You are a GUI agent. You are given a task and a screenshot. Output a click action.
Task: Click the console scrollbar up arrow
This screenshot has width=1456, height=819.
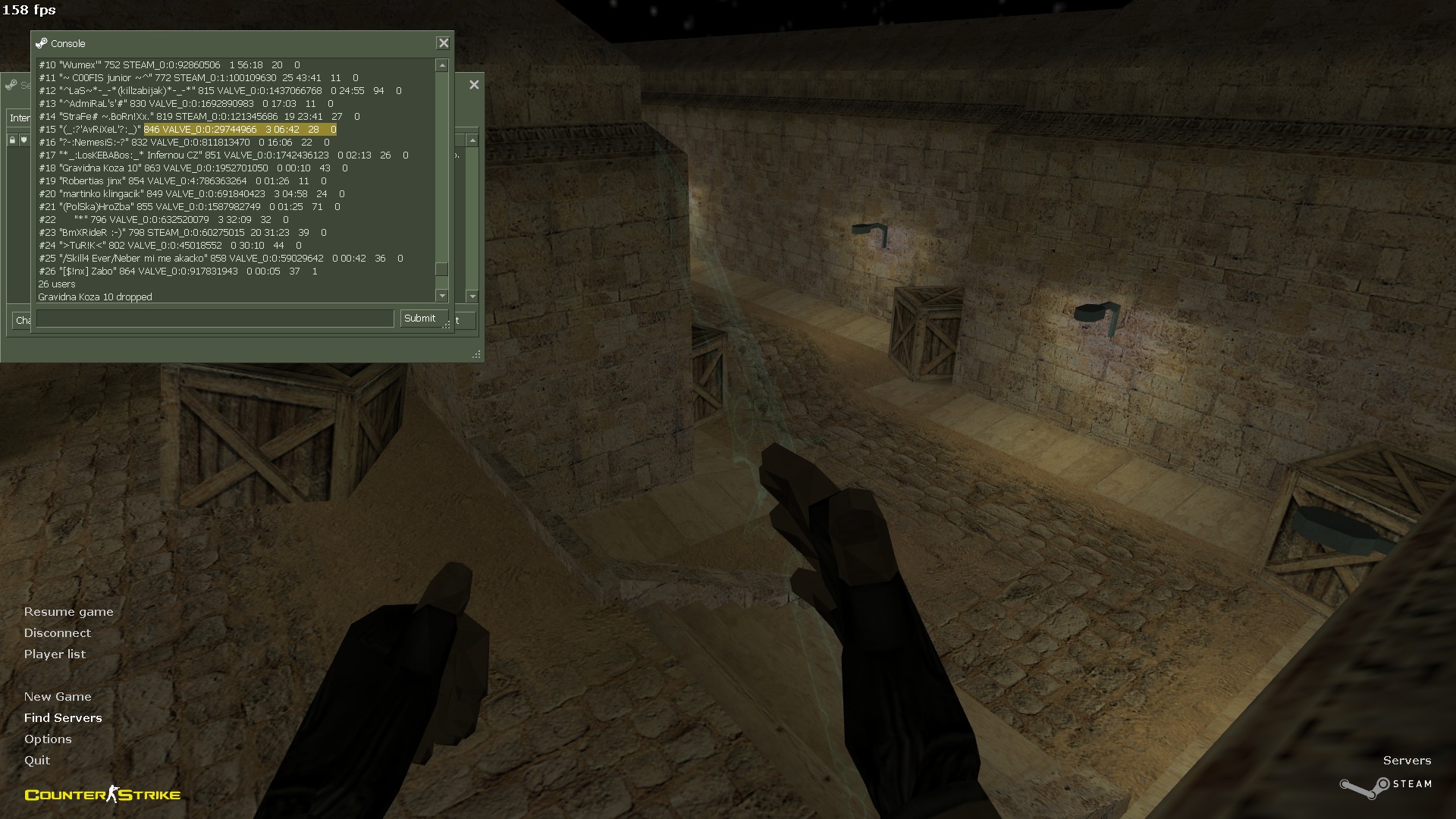pyautogui.click(x=442, y=66)
